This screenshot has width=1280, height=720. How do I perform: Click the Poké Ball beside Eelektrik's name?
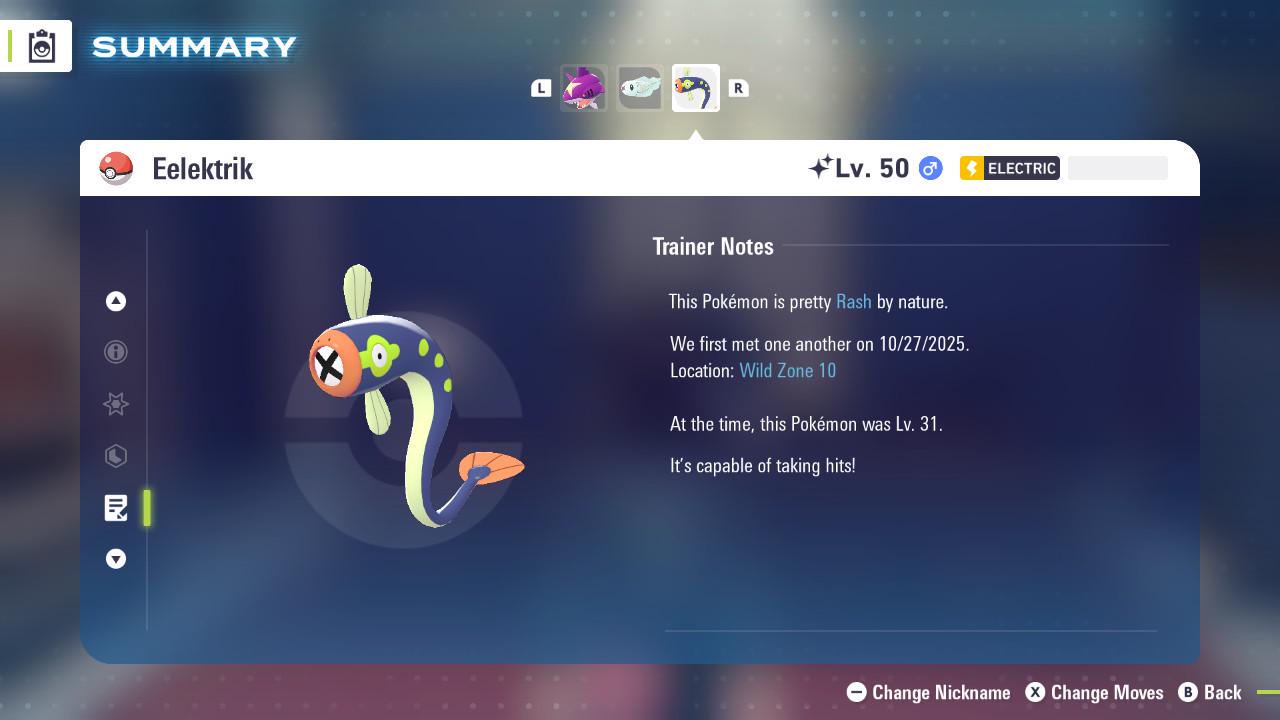117,168
